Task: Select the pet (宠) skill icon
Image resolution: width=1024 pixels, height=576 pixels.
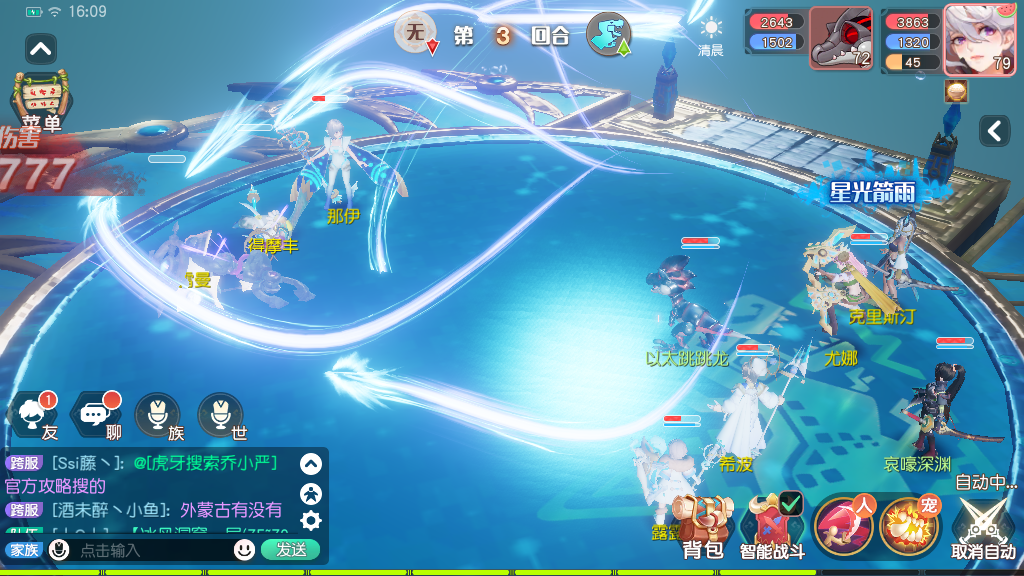Action: (909, 524)
